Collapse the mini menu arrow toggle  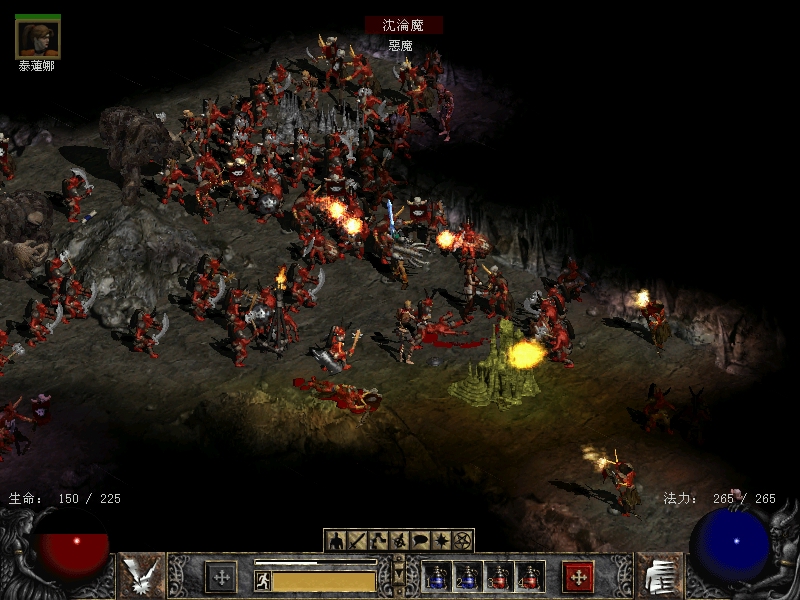399,576
